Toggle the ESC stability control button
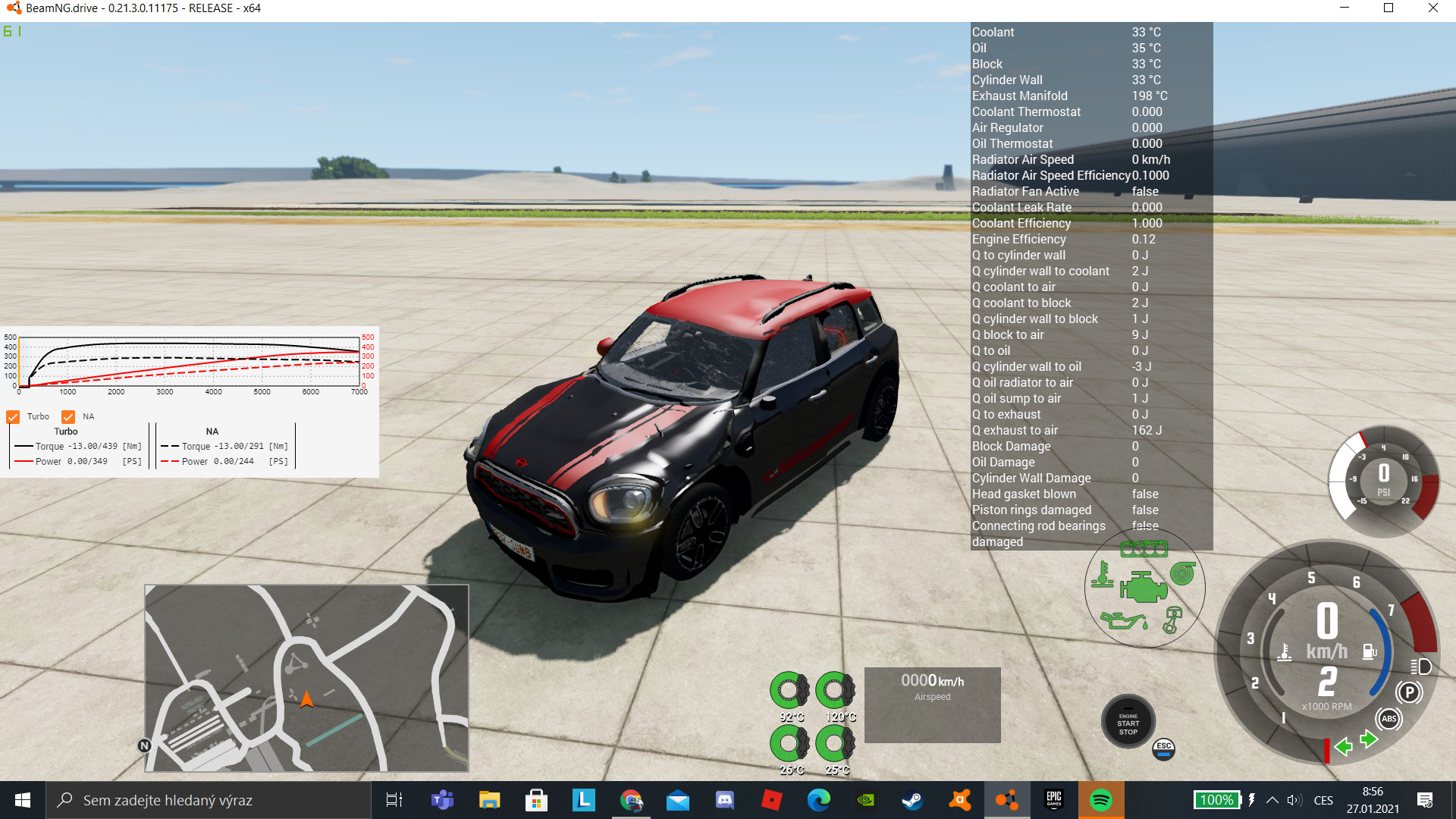Image resolution: width=1456 pixels, height=819 pixels. (x=1163, y=749)
